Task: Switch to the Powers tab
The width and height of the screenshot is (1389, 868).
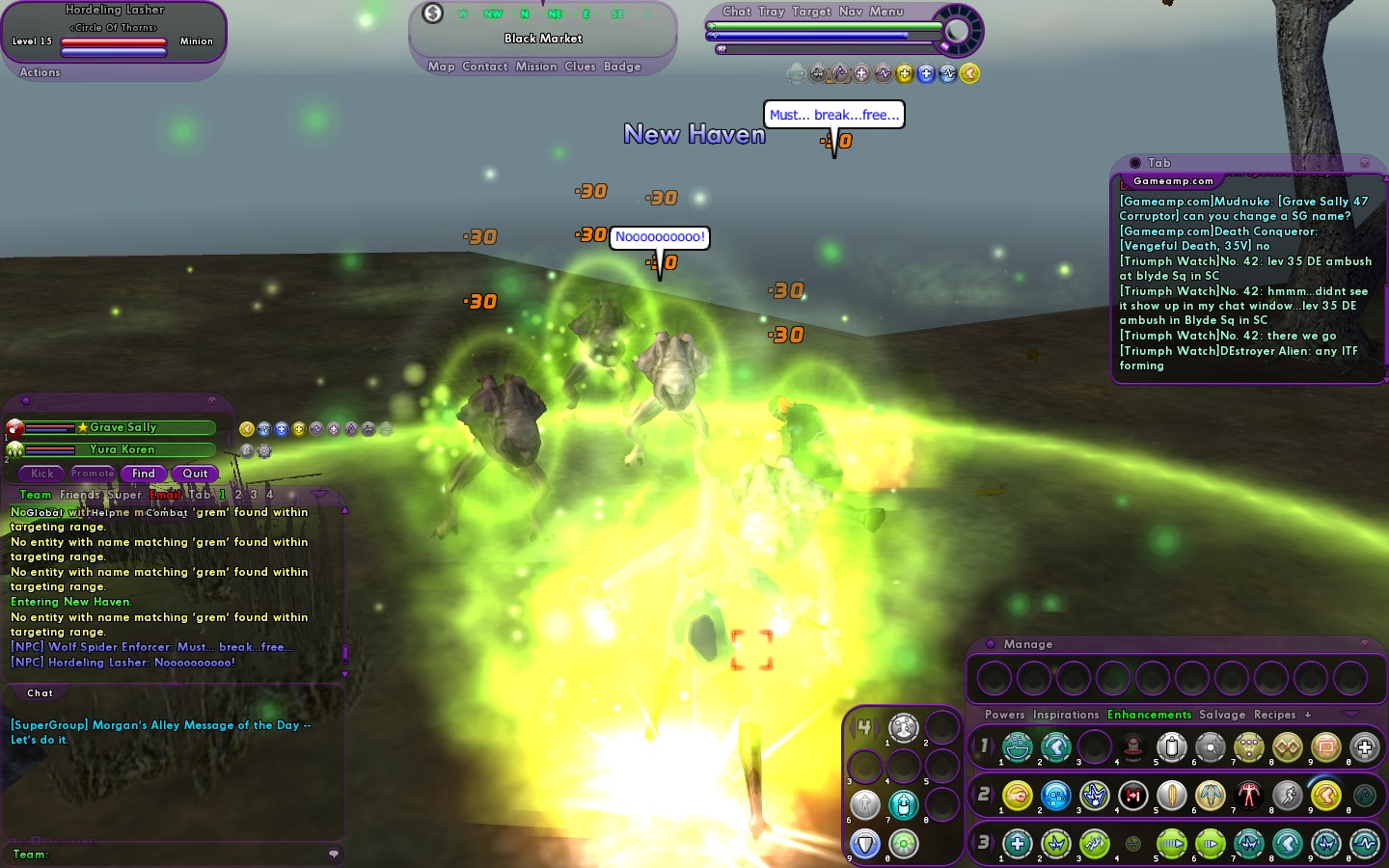Action: click(x=1004, y=715)
